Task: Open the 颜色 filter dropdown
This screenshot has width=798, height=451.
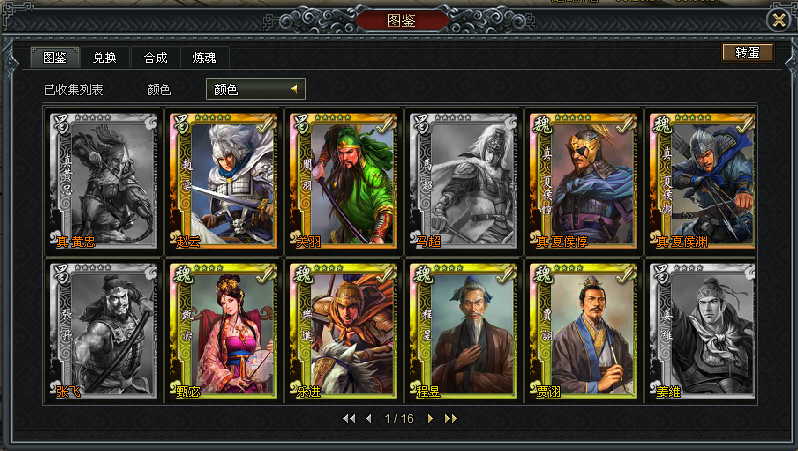Action: coord(255,89)
